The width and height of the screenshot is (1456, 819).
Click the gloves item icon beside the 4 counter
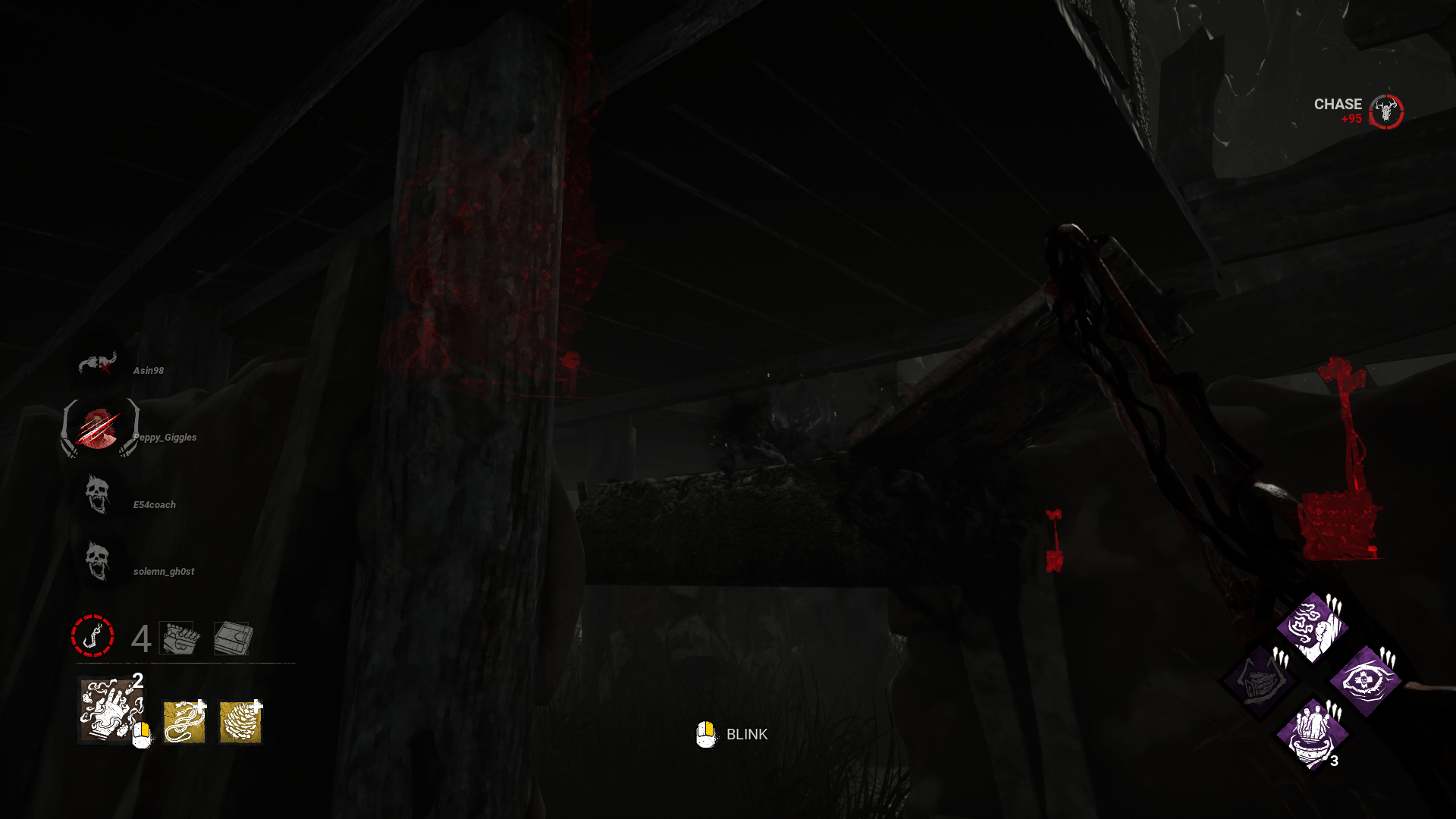177,639
